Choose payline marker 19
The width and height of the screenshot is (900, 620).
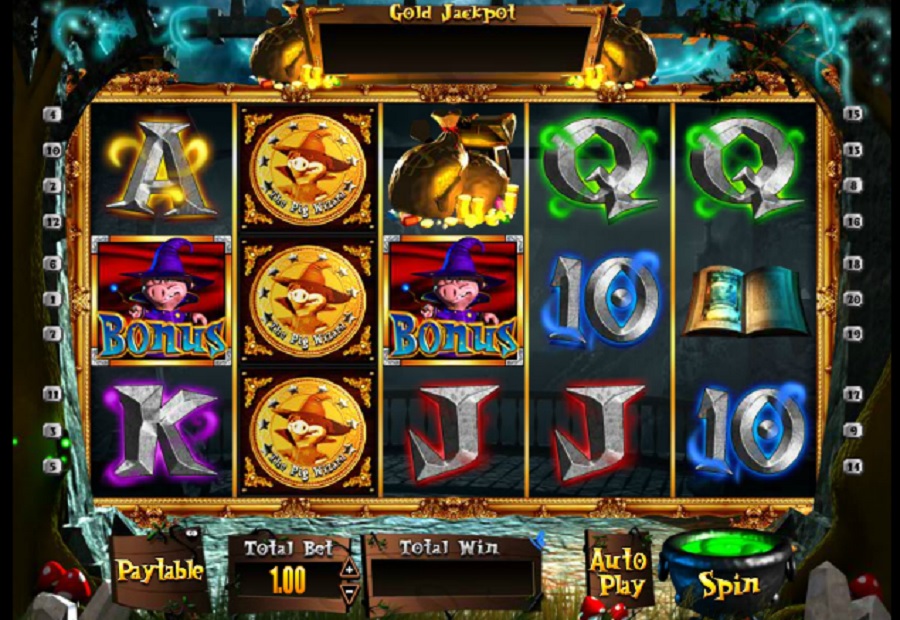pos(853,333)
